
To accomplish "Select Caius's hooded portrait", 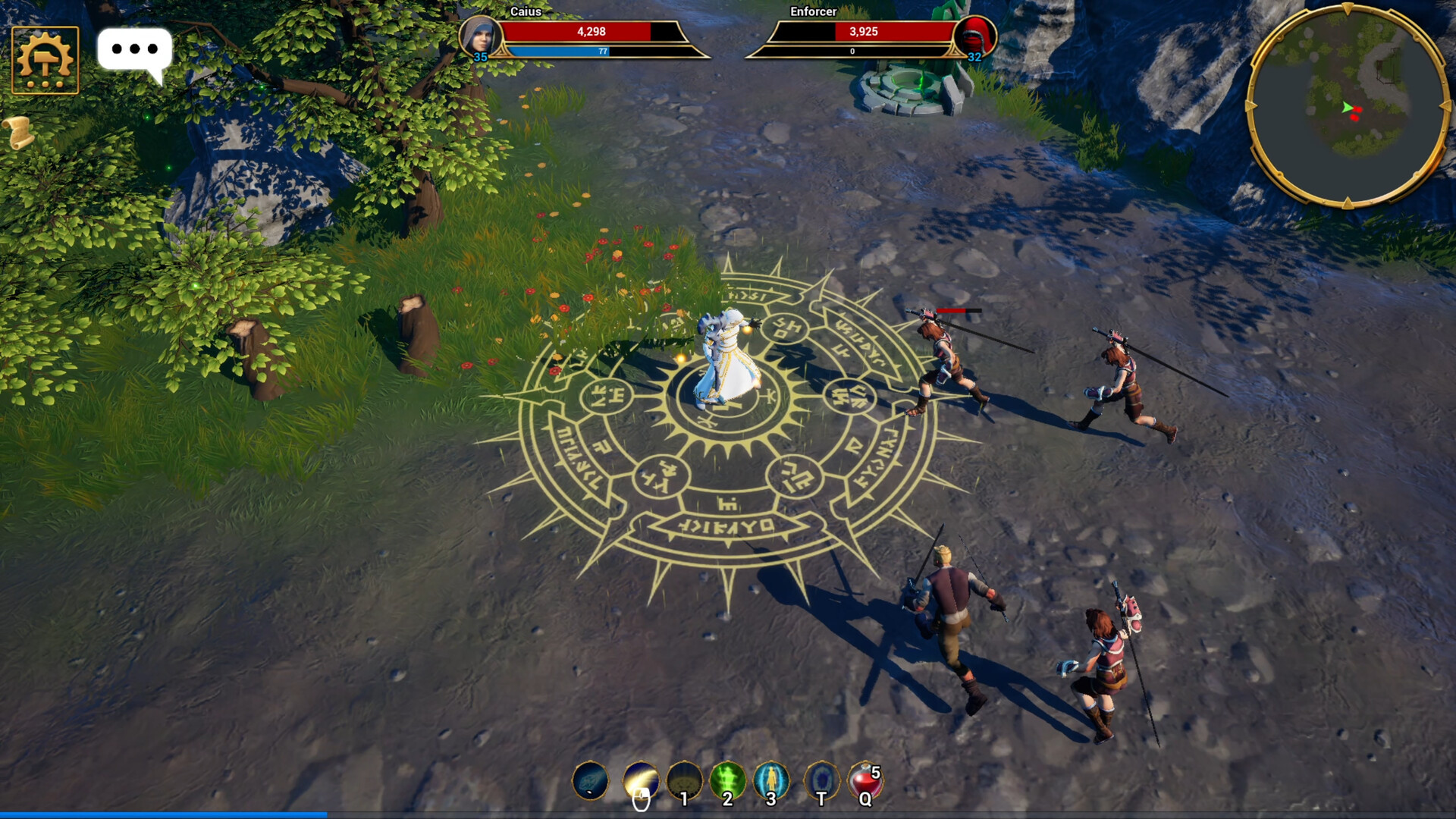I will pyautogui.click(x=480, y=36).
